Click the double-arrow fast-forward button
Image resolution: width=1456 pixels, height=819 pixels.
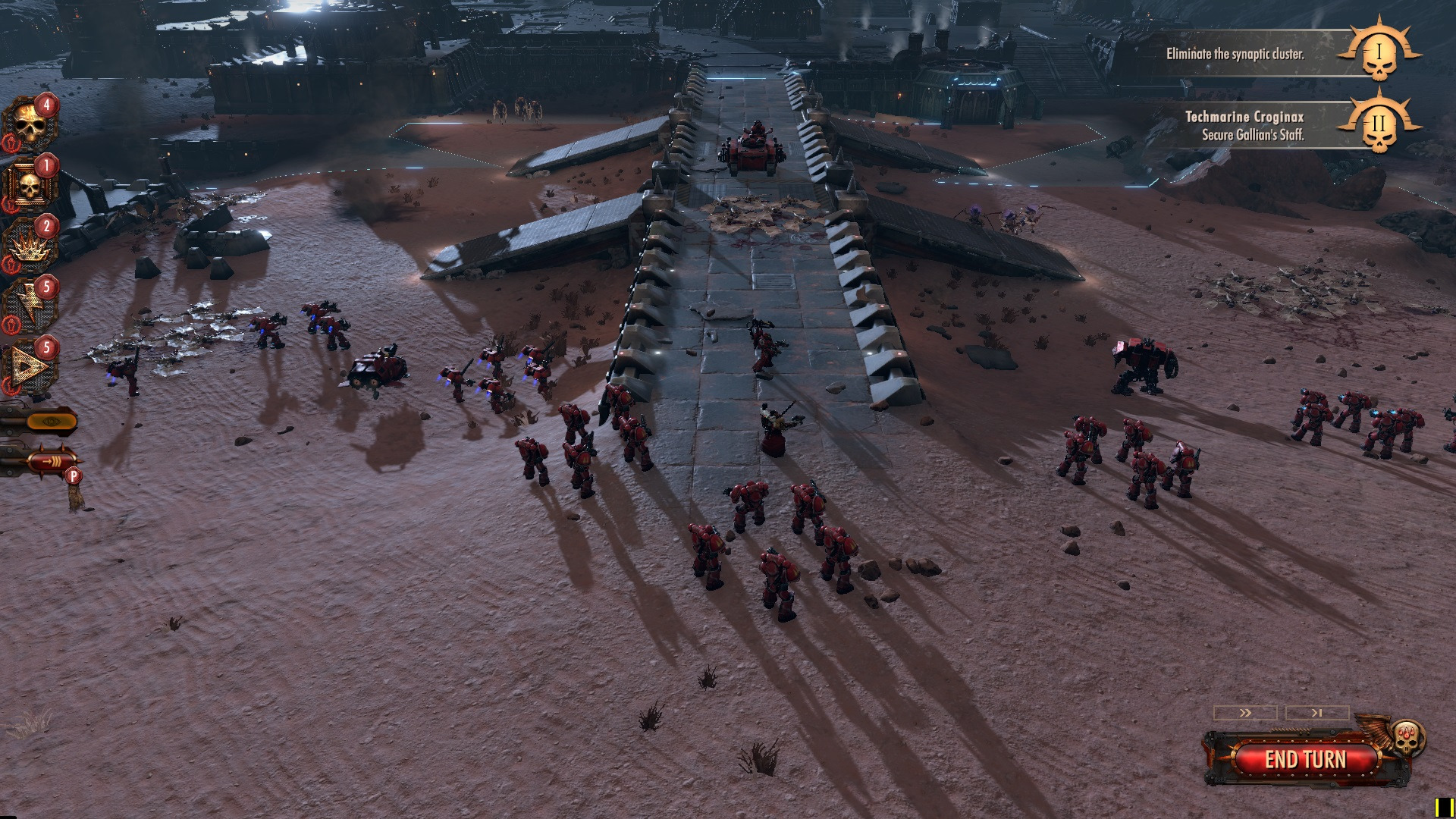(x=1245, y=713)
